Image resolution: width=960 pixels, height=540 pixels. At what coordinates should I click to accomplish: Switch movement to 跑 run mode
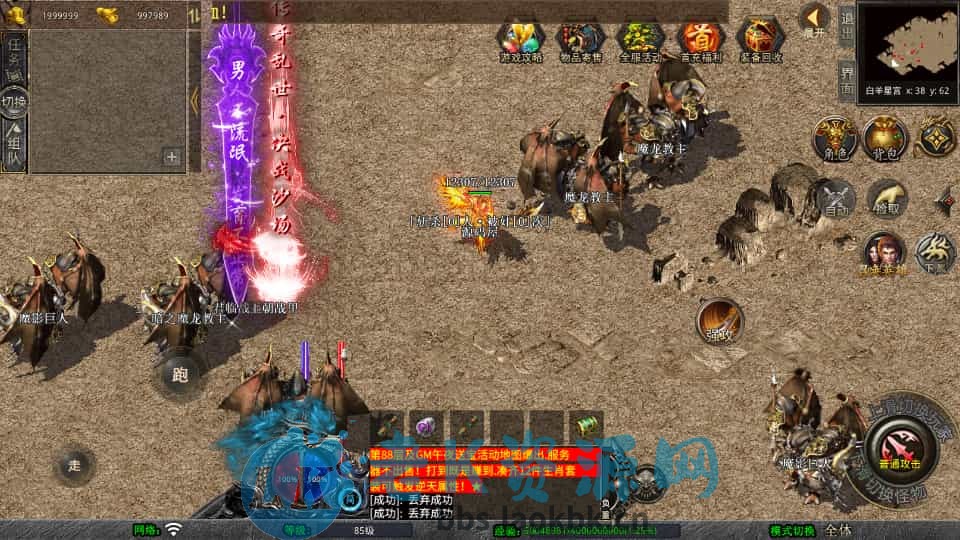(x=180, y=376)
